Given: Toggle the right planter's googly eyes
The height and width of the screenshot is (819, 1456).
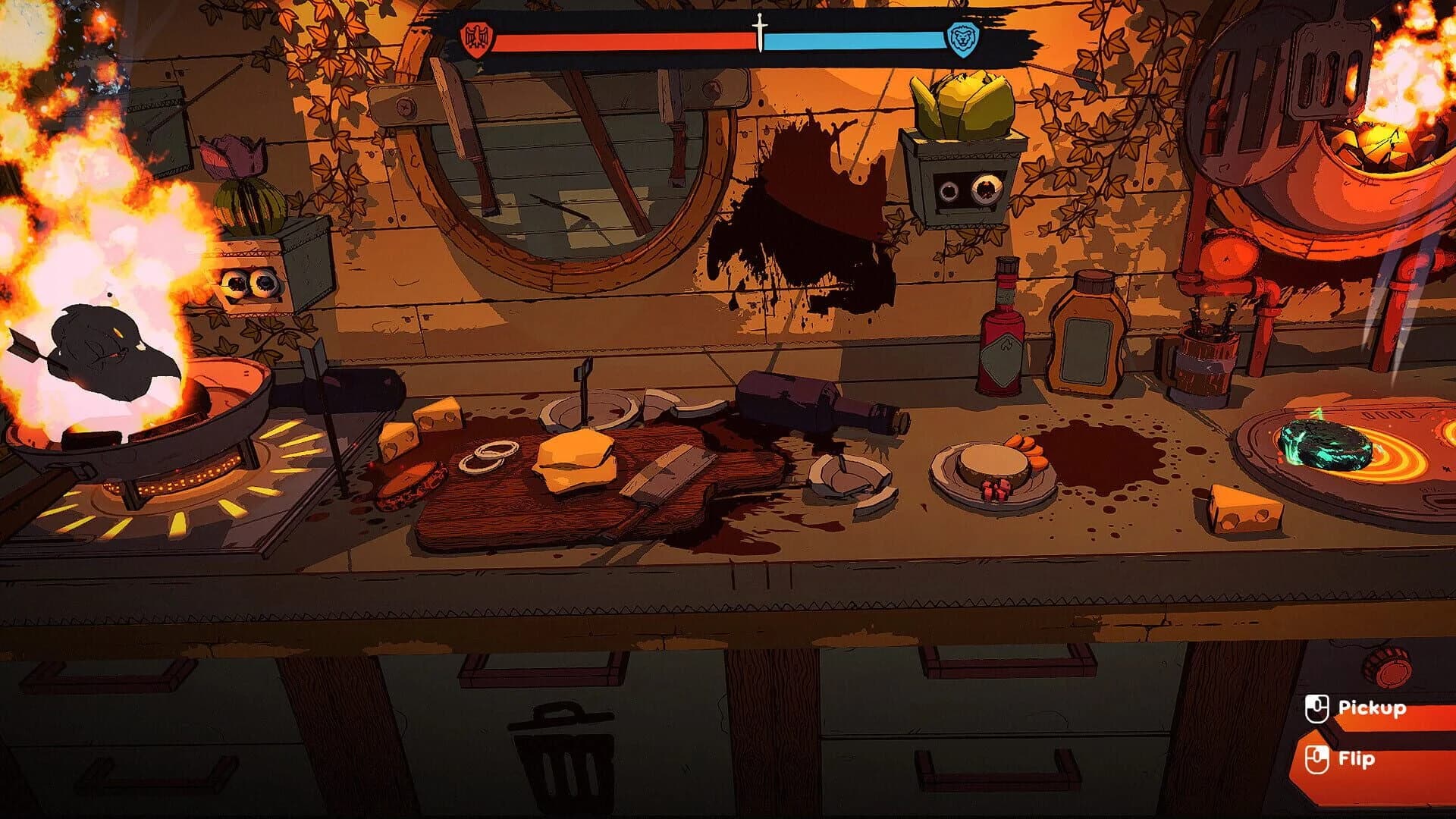Looking at the screenshot, I should pyautogui.click(x=969, y=188).
